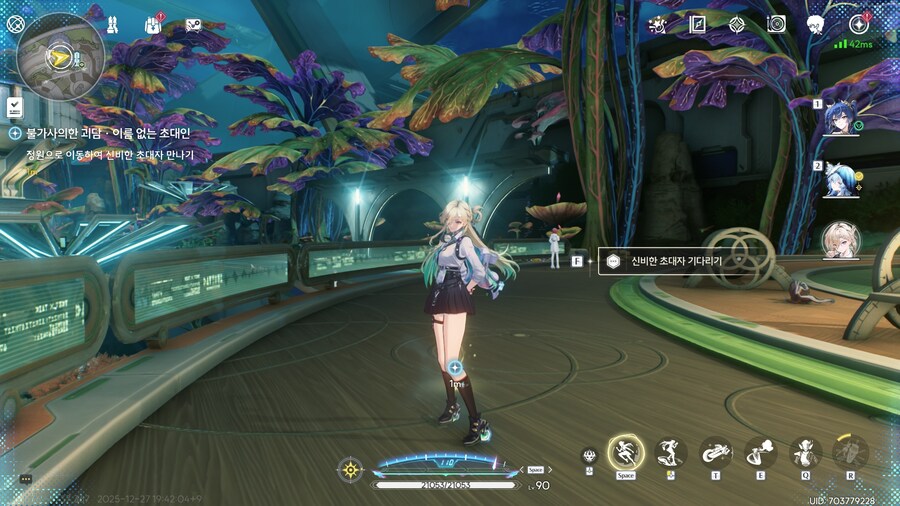
Task: Open the compass guidebook icon
Action: pyautogui.click(x=698, y=24)
